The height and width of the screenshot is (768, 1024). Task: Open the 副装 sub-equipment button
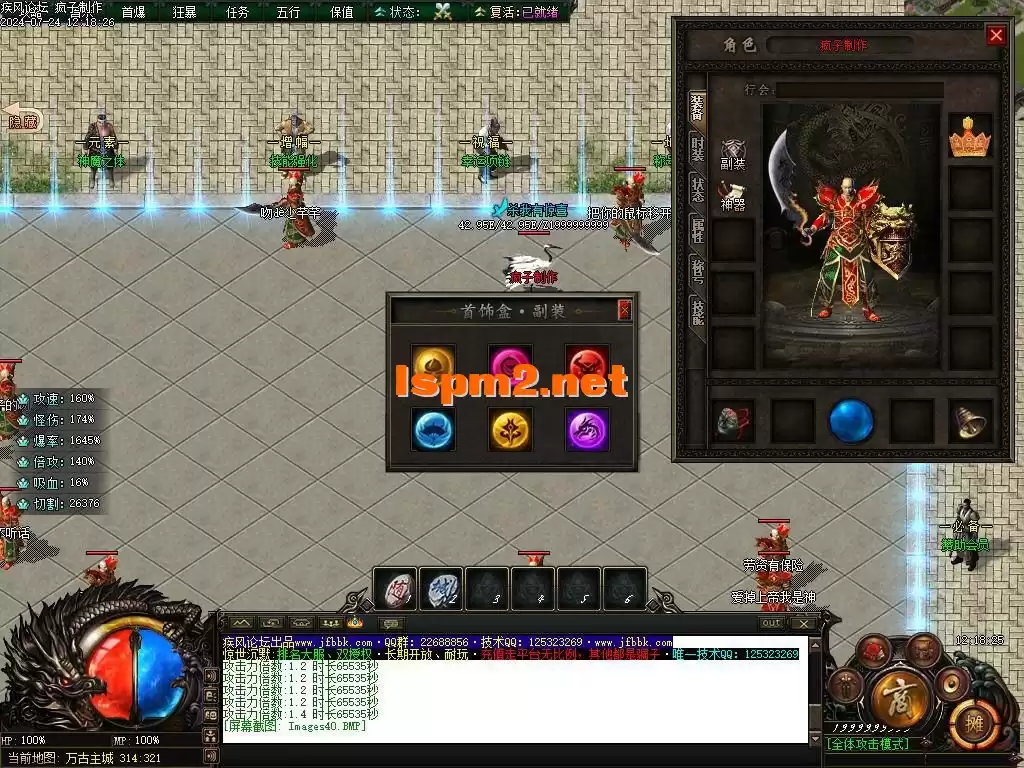(x=733, y=155)
